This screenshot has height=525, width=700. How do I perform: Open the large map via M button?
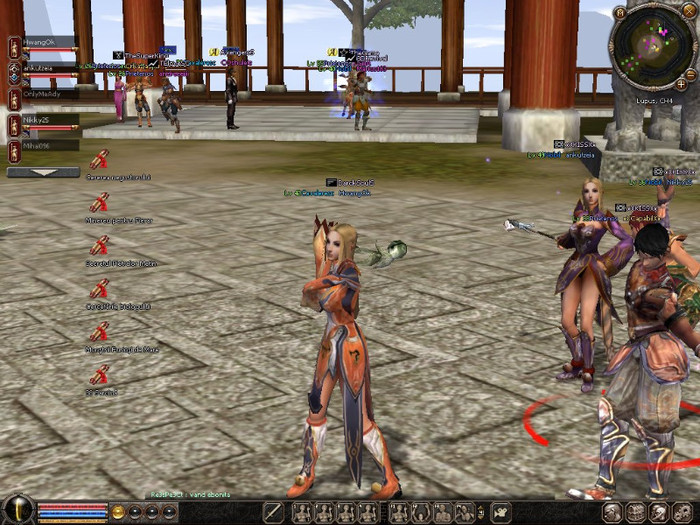(x=620, y=11)
